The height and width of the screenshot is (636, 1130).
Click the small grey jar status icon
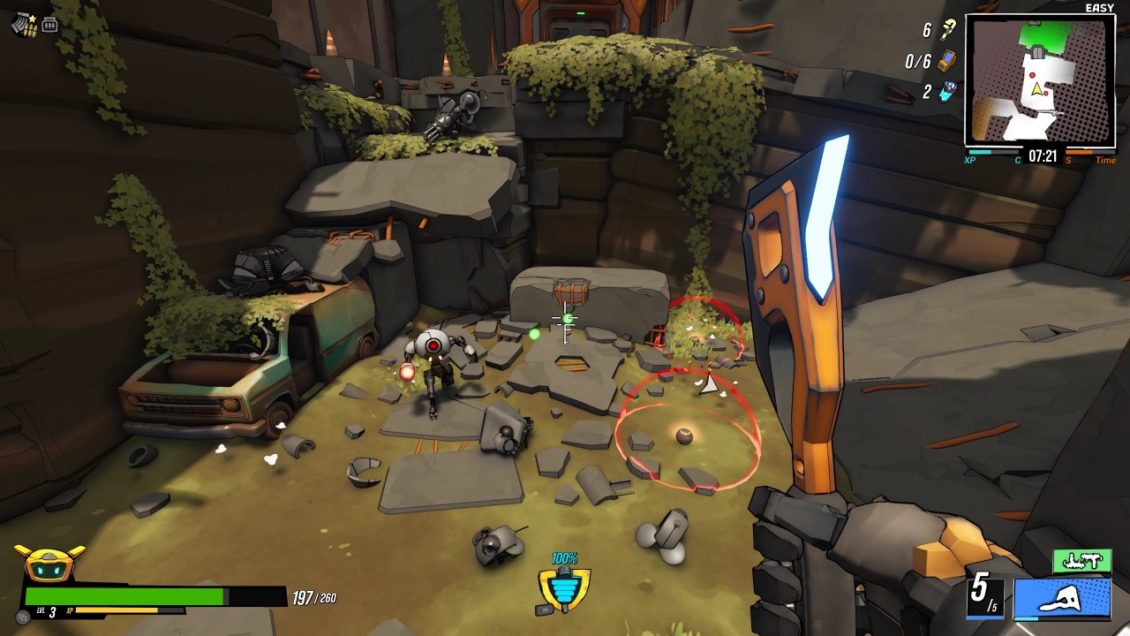[x=50, y=24]
